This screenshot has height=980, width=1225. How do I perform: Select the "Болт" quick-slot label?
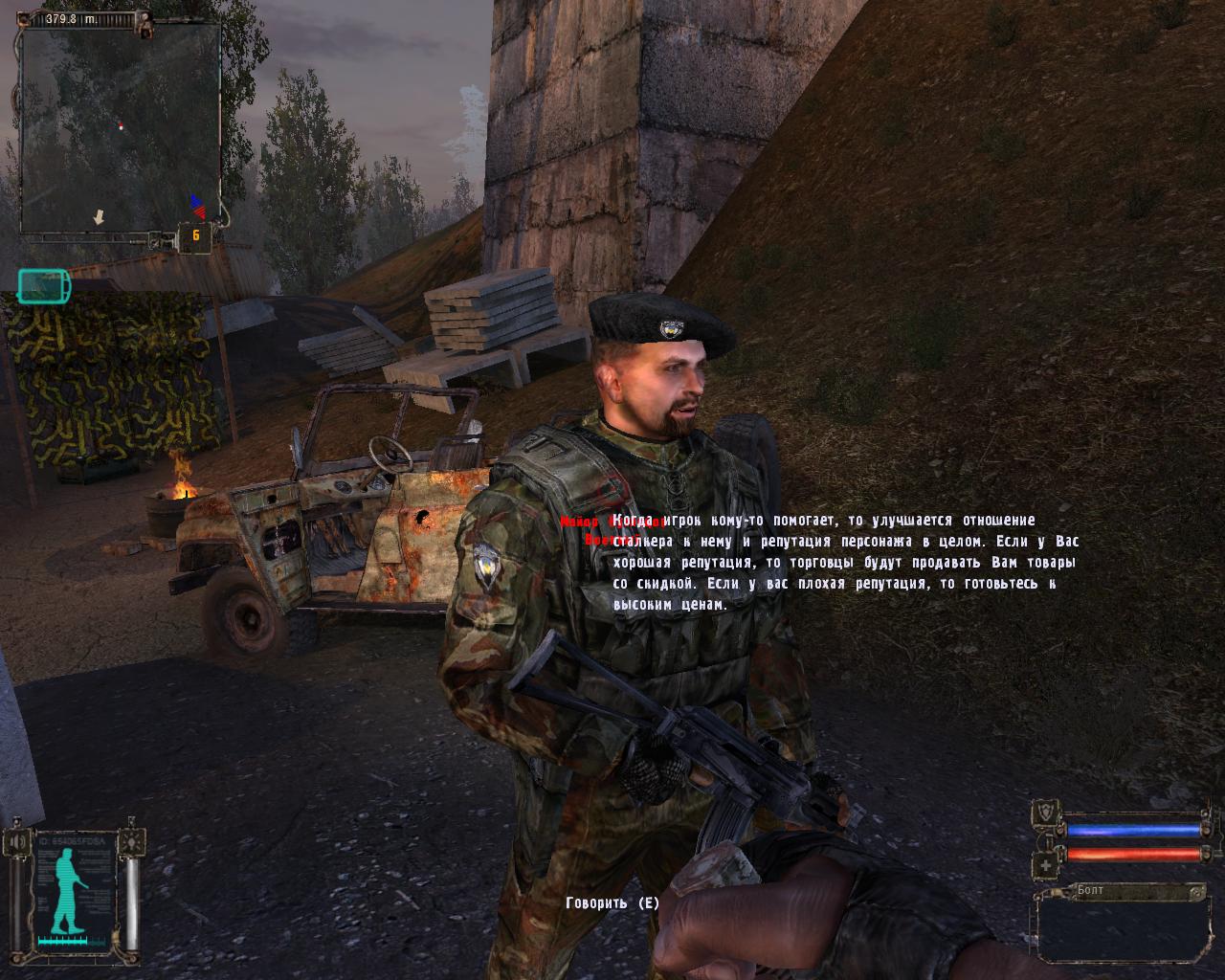[x=1090, y=889]
